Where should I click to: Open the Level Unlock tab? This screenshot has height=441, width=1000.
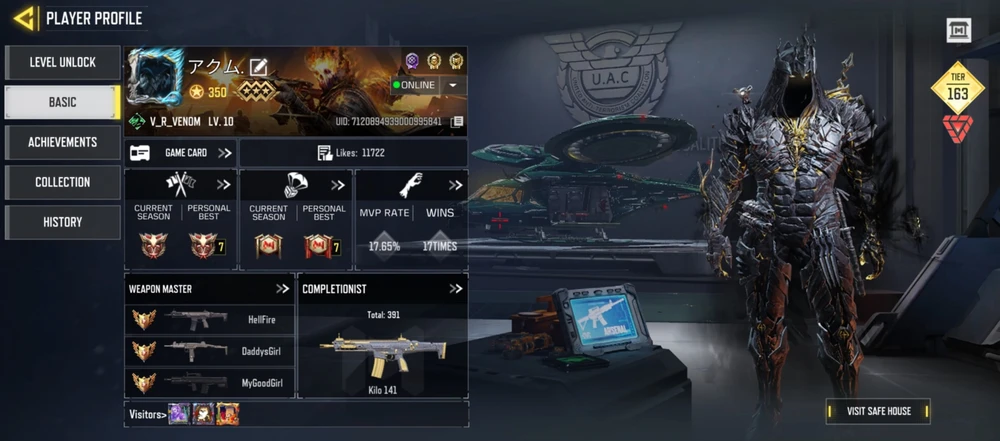tap(62, 62)
